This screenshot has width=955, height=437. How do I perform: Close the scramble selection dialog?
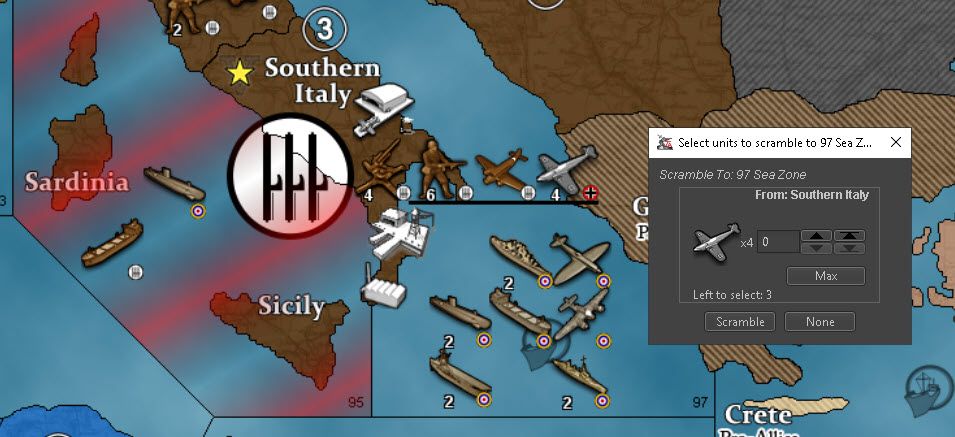[896, 143]
